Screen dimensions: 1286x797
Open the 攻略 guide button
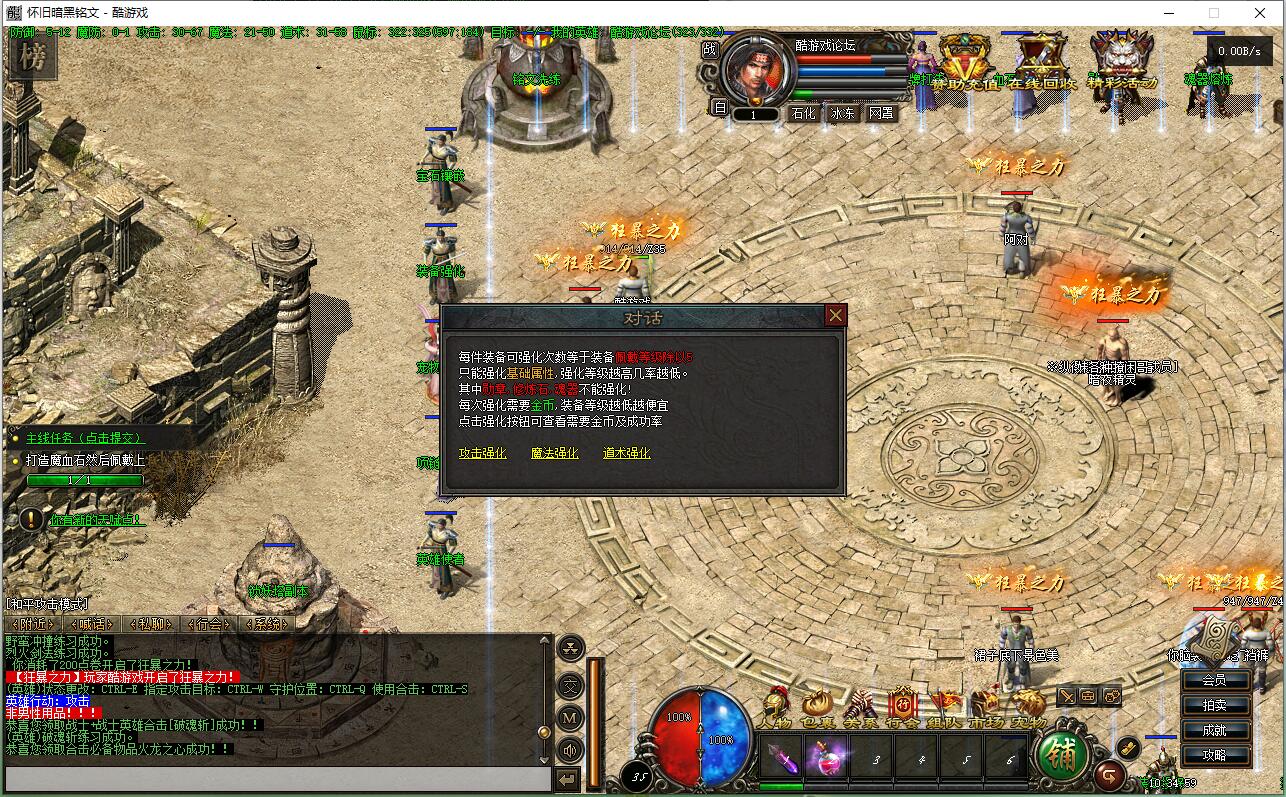pyautogui.click(x=1214, y=755)
